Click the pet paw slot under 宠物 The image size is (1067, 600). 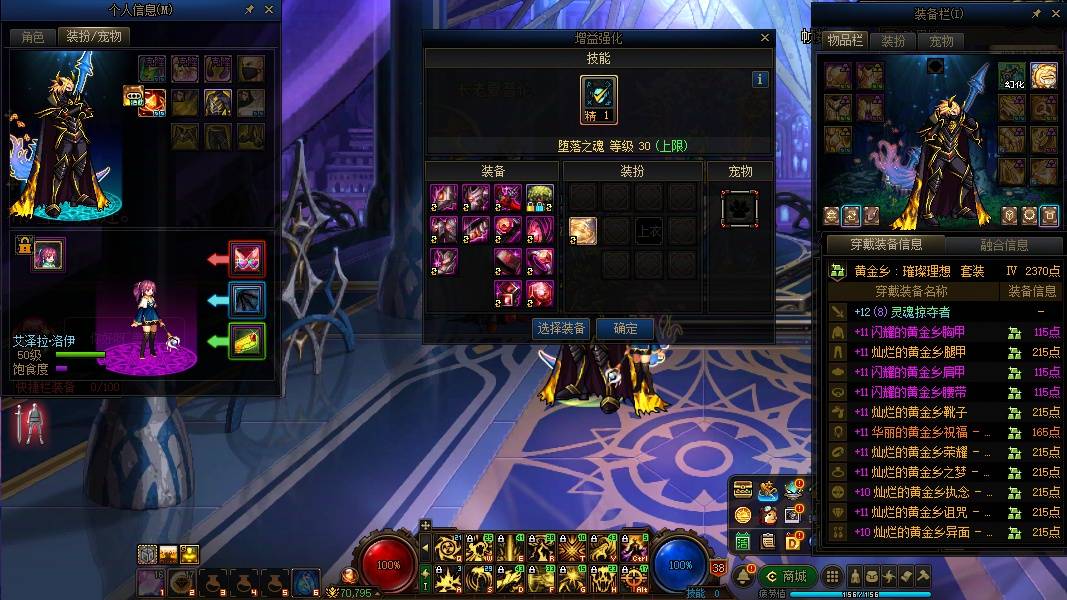tap(739, 208)
